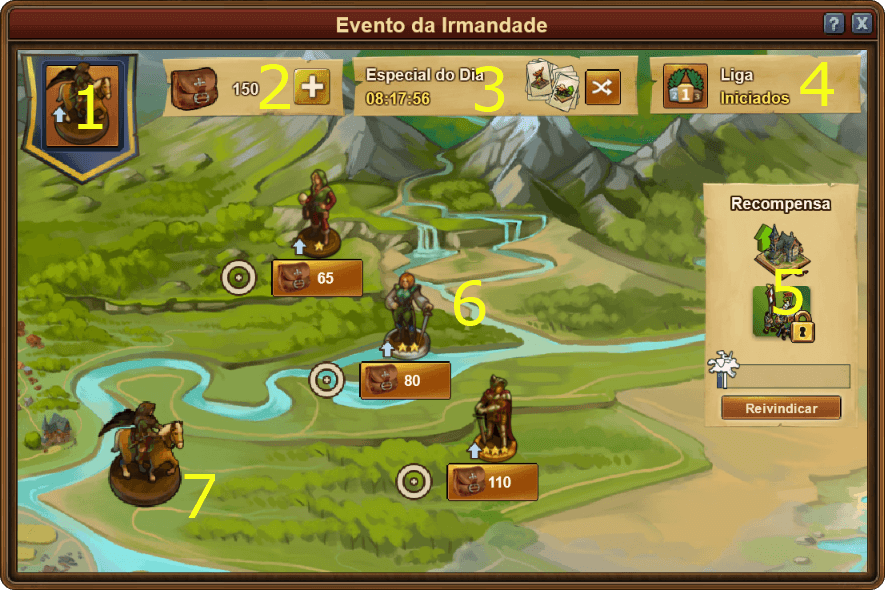Click the horseman portrait banner
Image resolution: width=885 pixels, height=590 pixels.
pyautogui.click(x=80, y=105)
